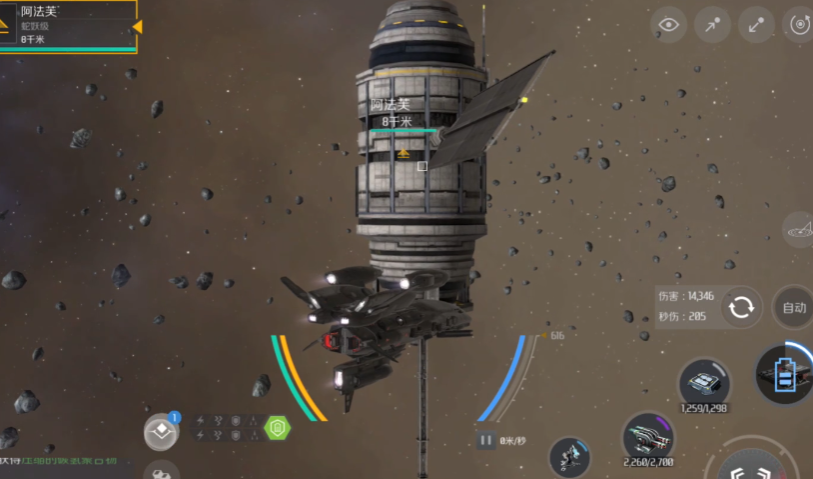Activate the module showing 1,259/1,298
This screenshot has width=813, height=479.
tap(704, 385)
